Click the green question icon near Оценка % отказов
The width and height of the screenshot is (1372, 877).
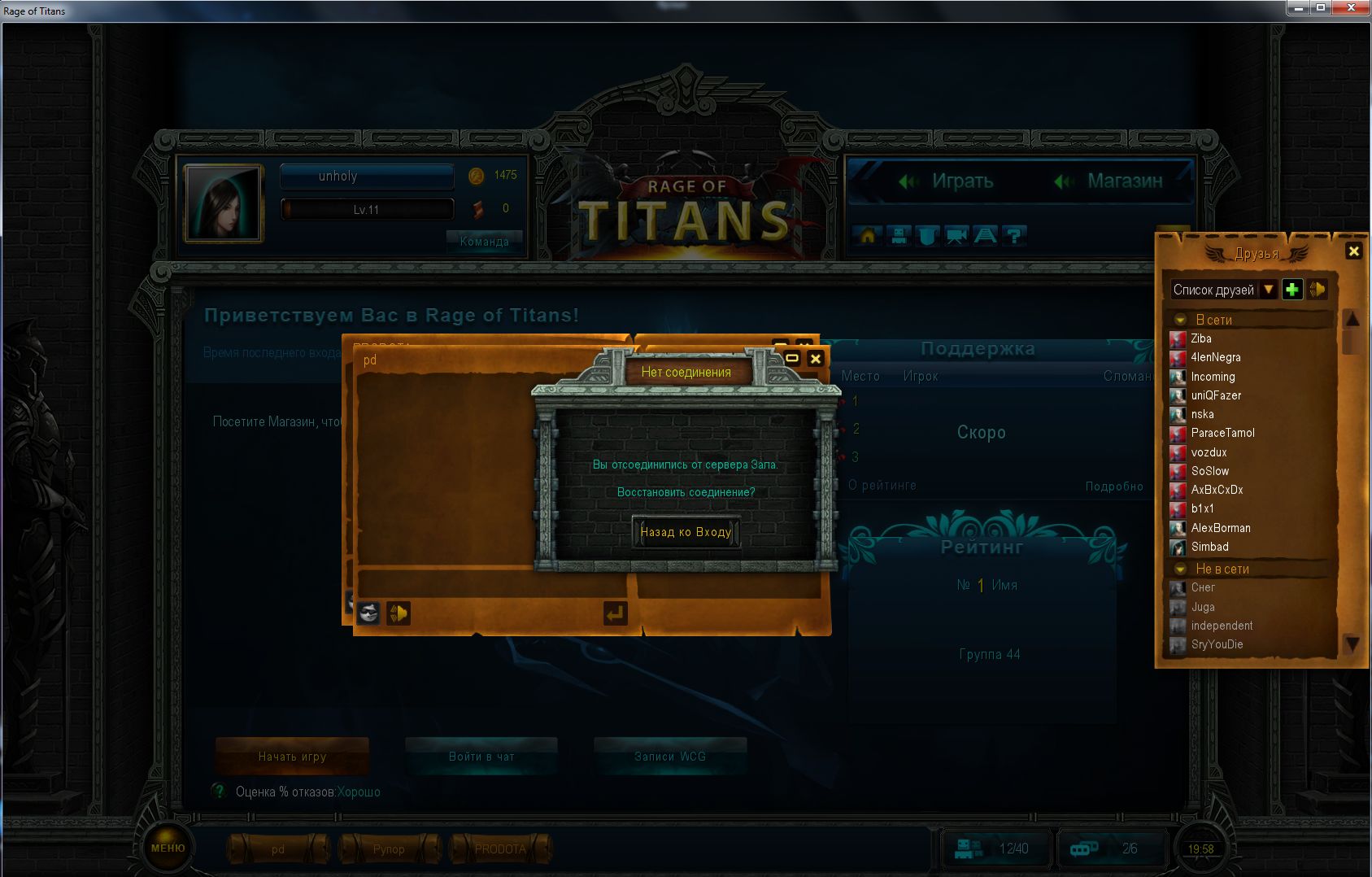[x=218, y=791]
